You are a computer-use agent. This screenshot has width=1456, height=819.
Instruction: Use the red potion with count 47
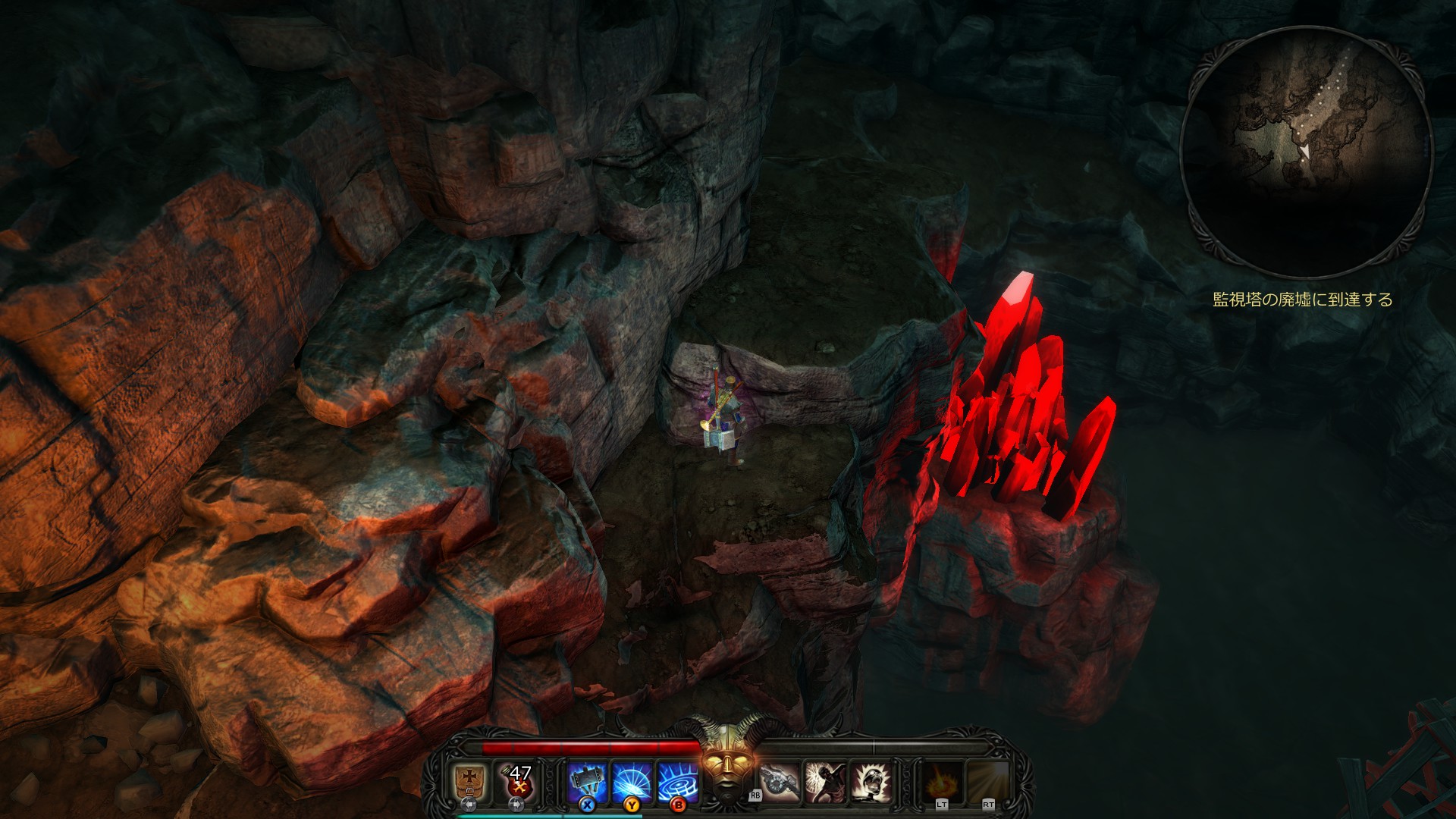(x=518, y=780)
